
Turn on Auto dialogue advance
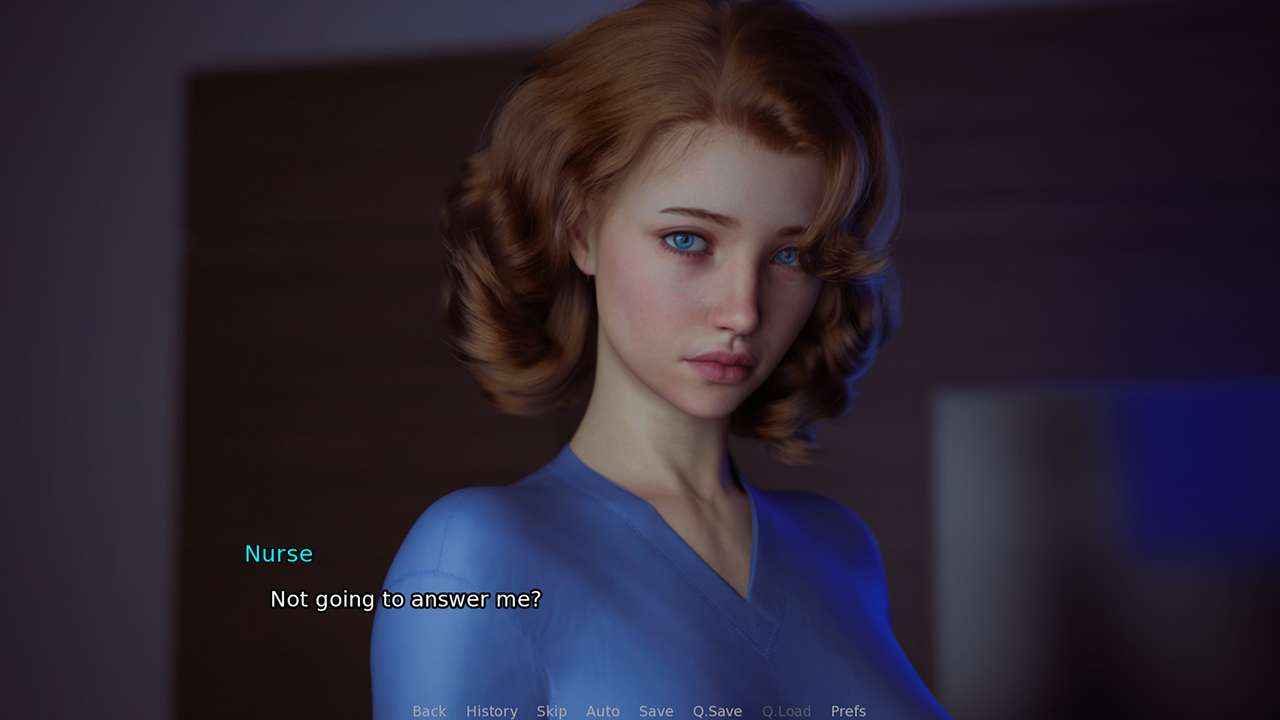pos(602,711)
